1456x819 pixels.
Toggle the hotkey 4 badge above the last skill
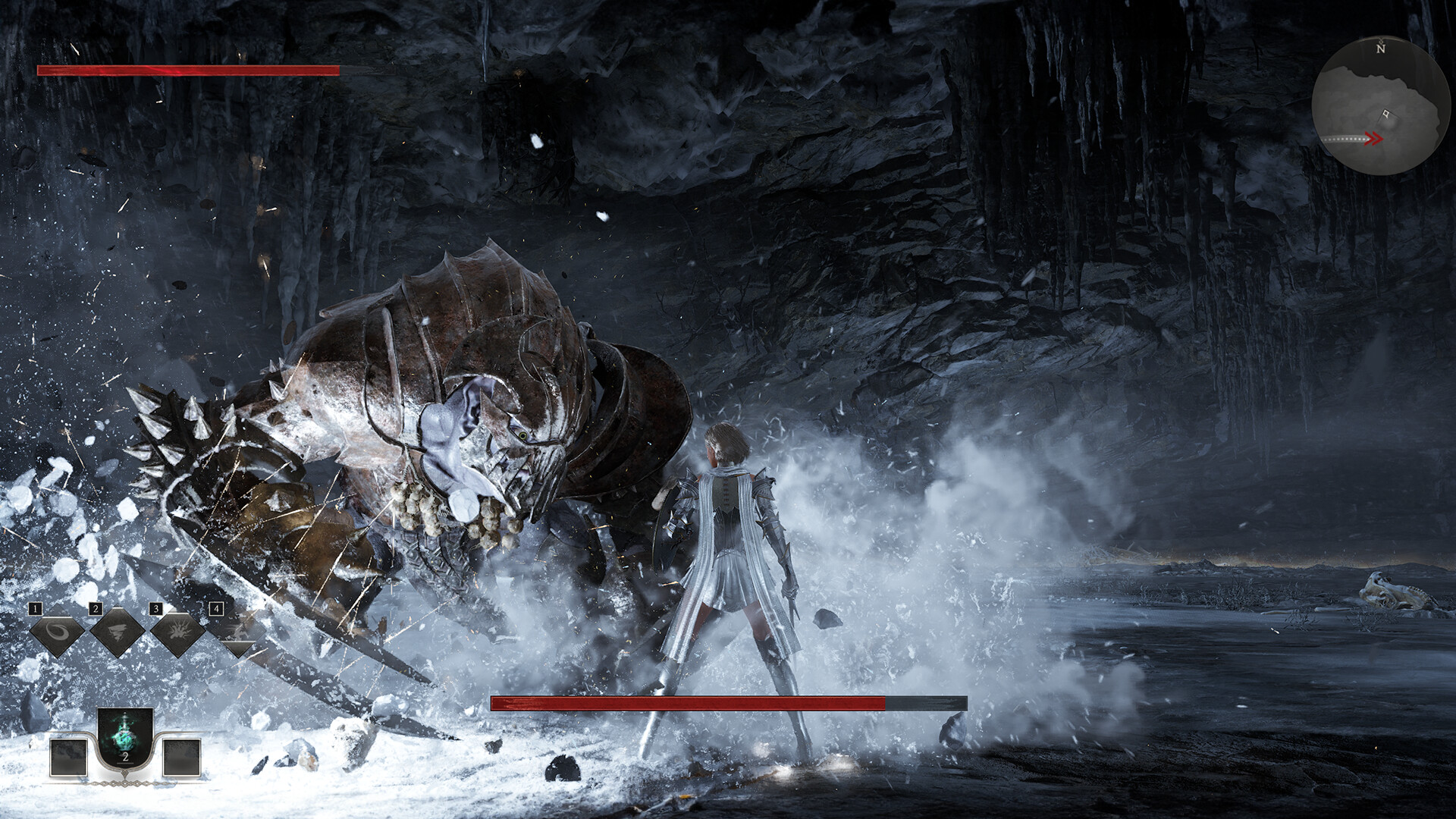pyautogui.click(x=217, y=608)
